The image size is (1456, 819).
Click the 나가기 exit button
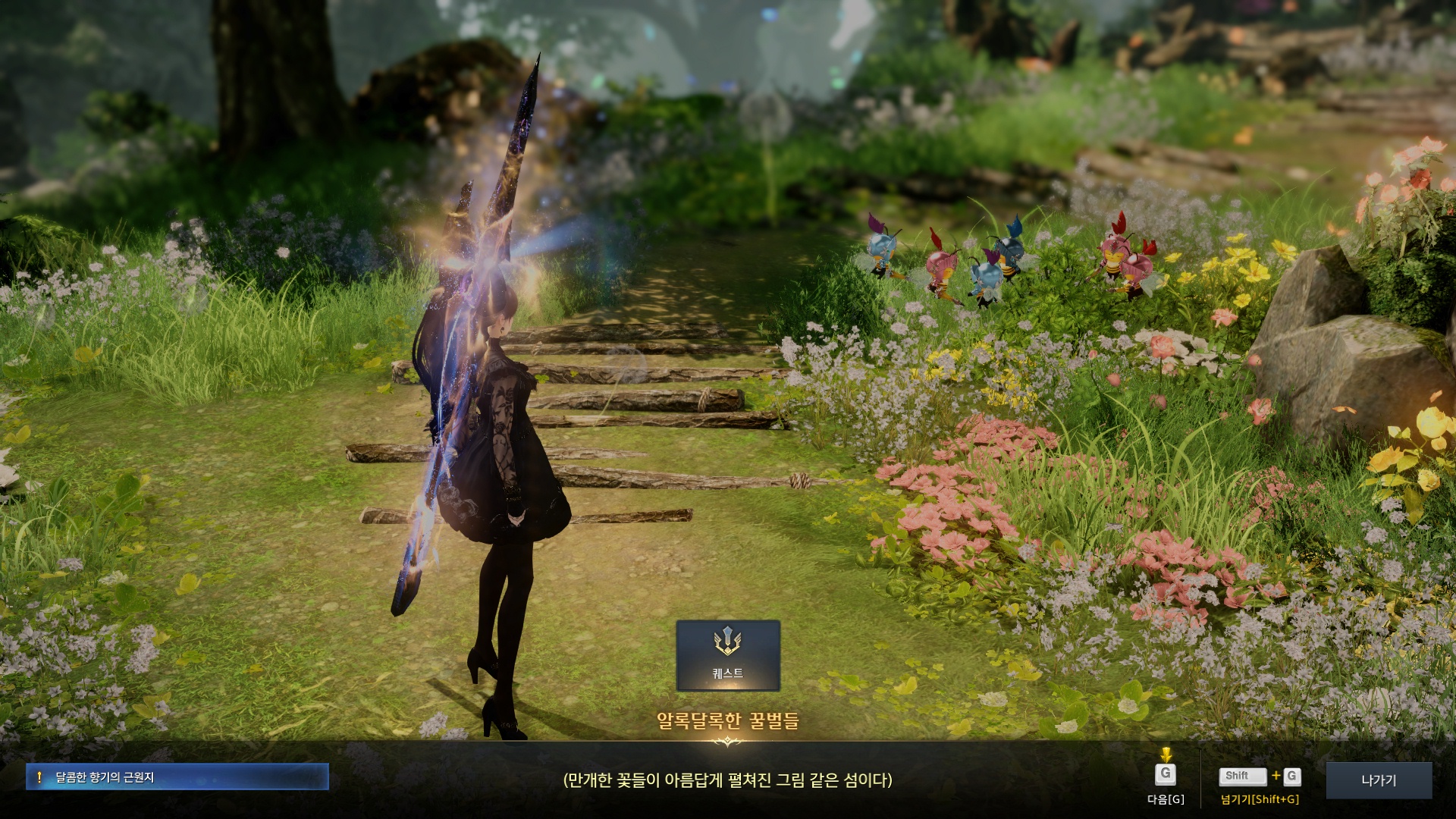point(1379,780)
